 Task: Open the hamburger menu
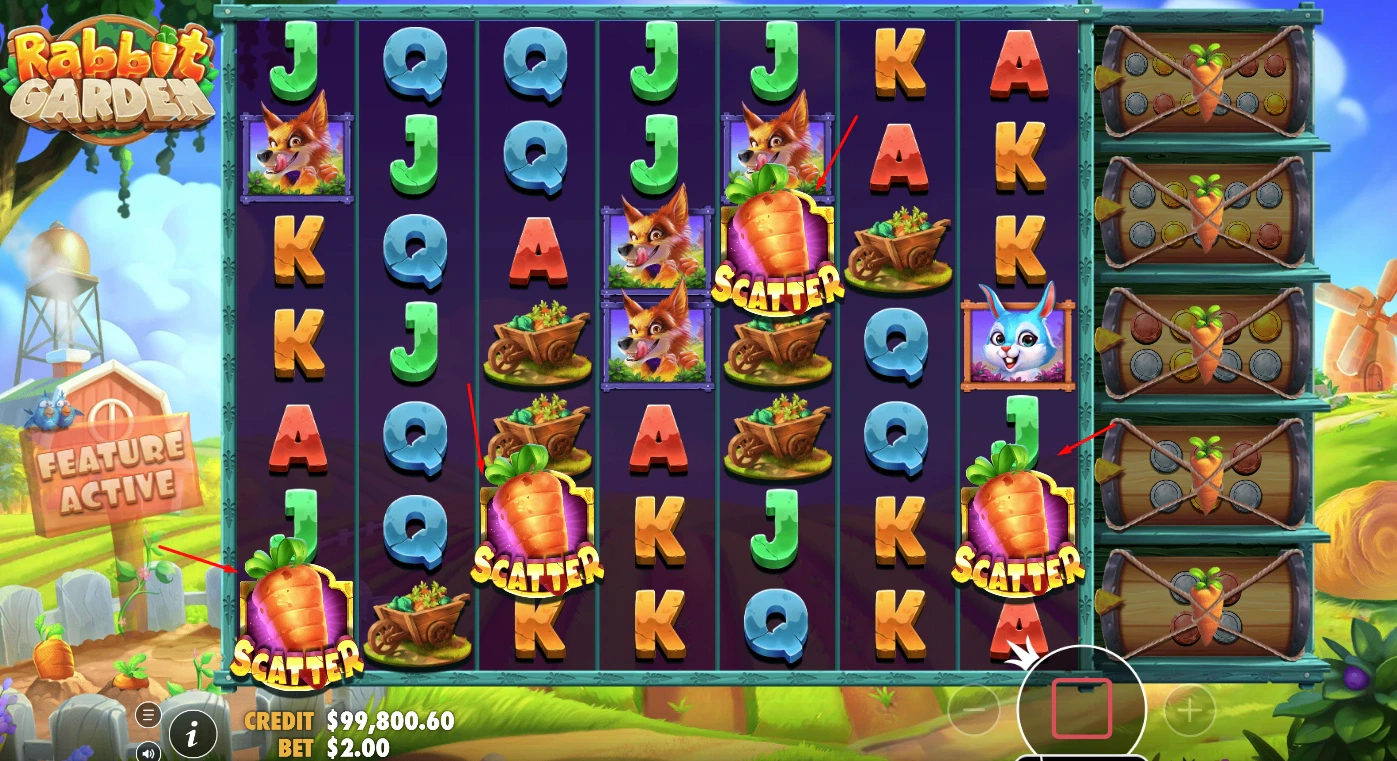(148, 714)
